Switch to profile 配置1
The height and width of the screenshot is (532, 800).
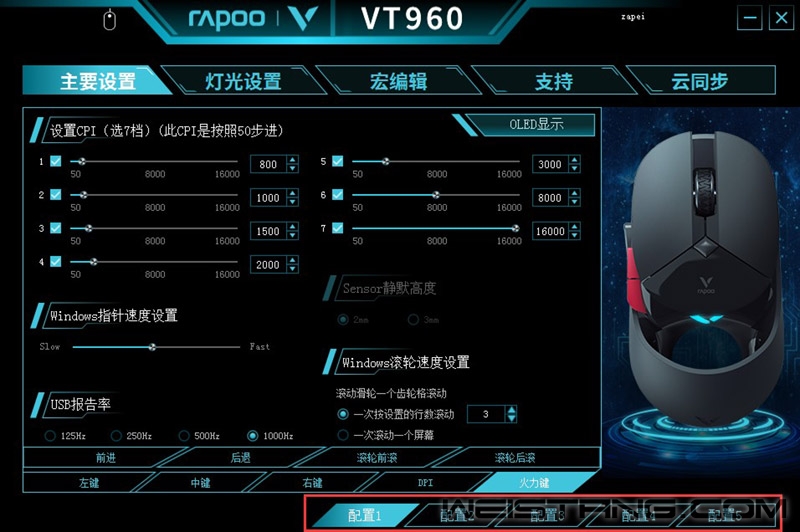point(365,516)
